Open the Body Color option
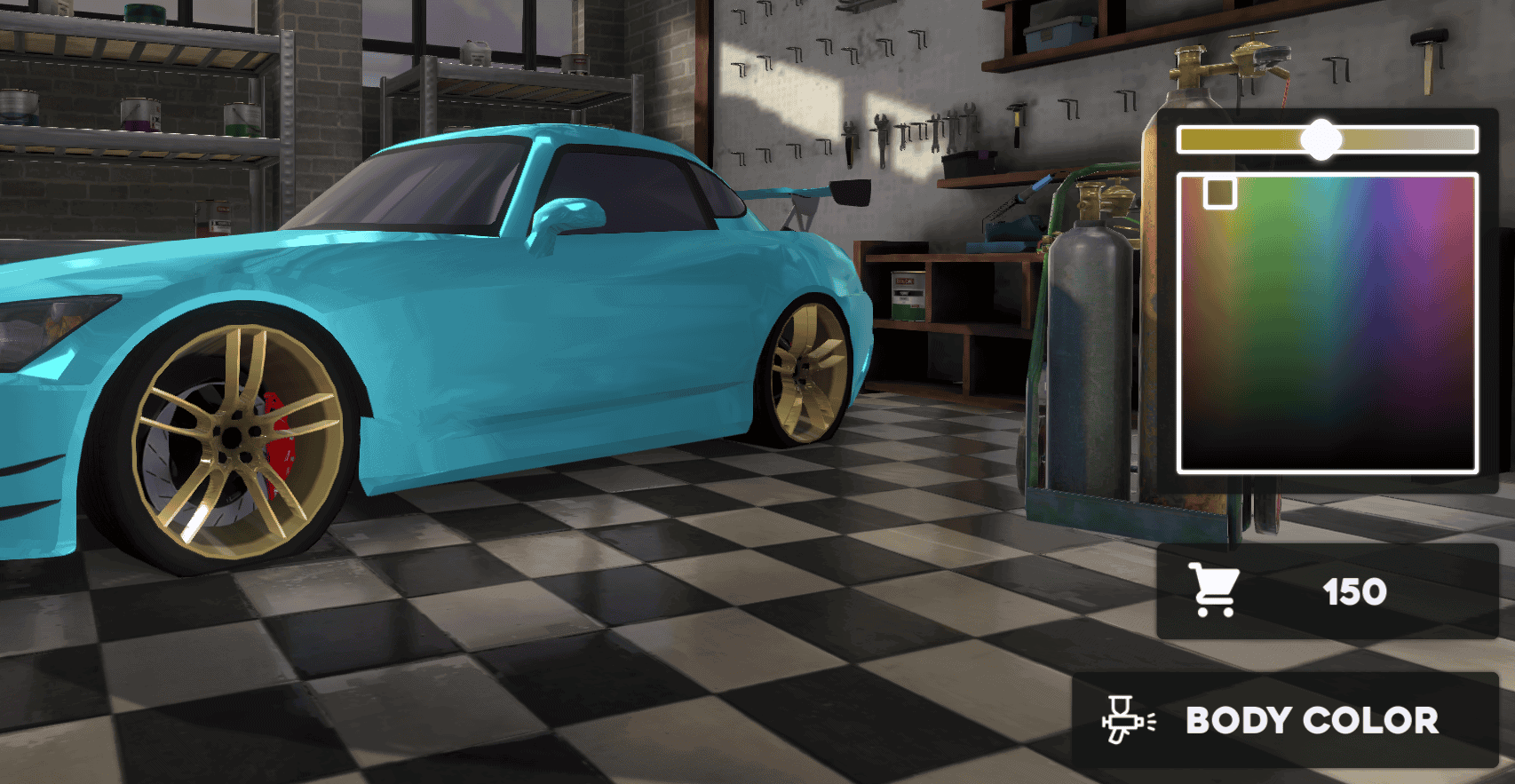Image resolution: width=1515 pixels, height=784 pixels. pos(1285,720)
